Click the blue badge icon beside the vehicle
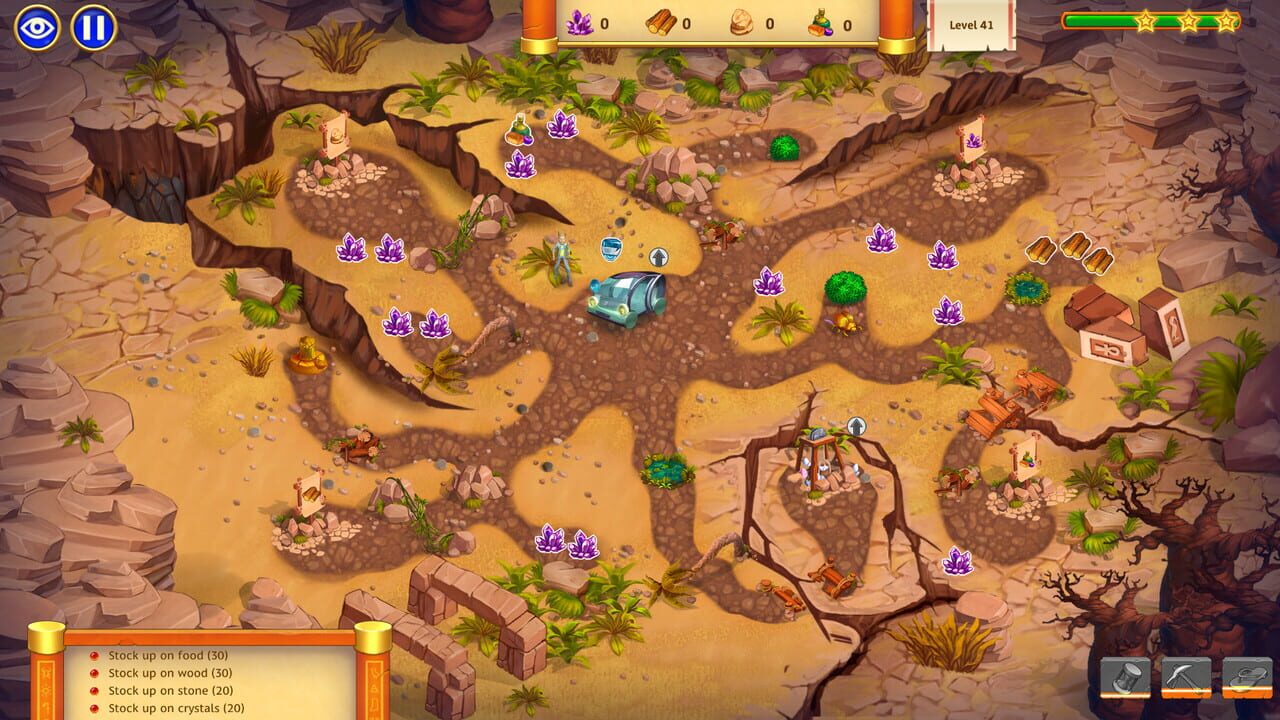 point(611,248)
